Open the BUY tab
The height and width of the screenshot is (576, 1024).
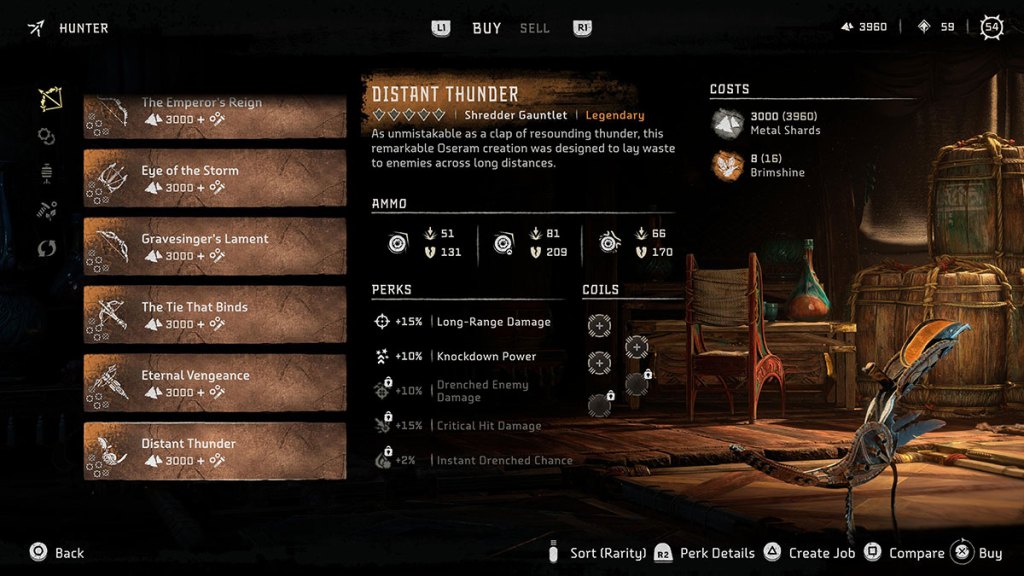coord(487,28)
